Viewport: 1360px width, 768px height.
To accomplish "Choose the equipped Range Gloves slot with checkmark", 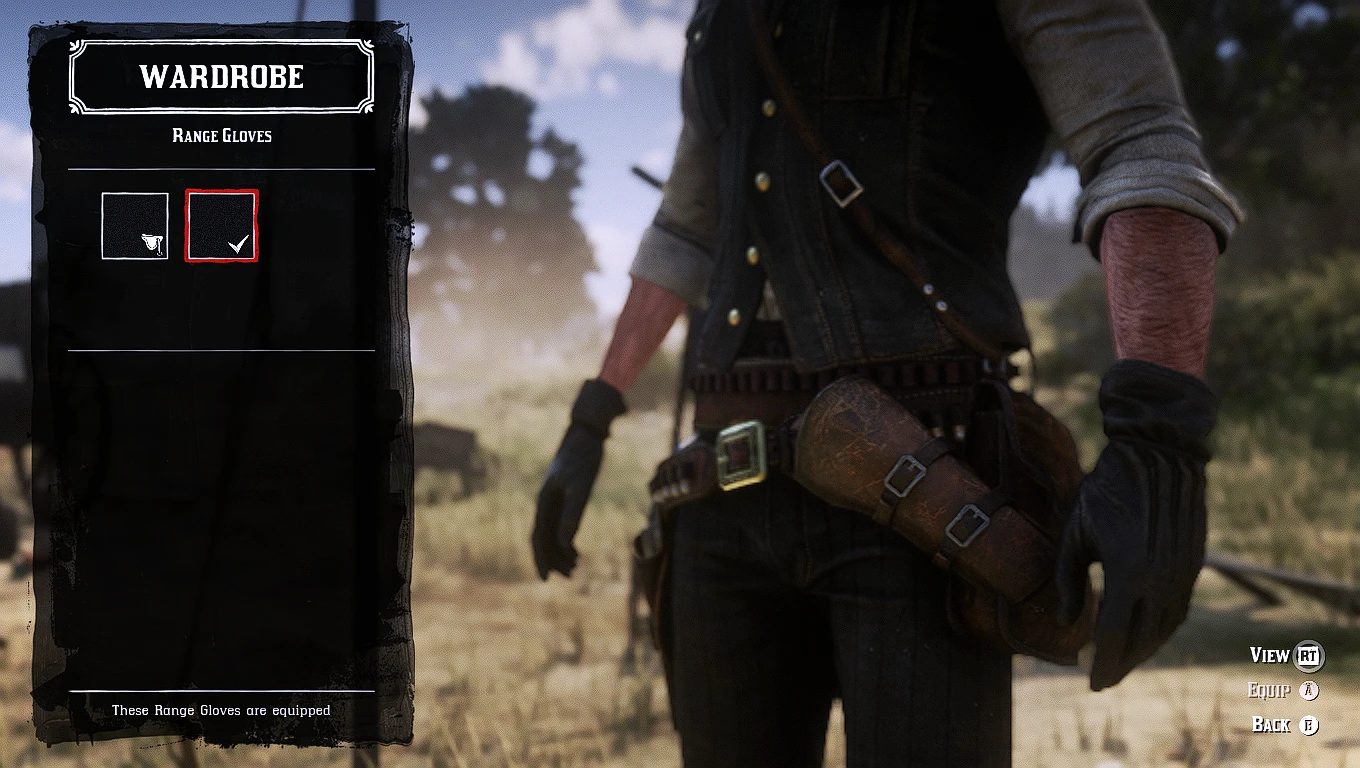I will click(x=221, y=226).
